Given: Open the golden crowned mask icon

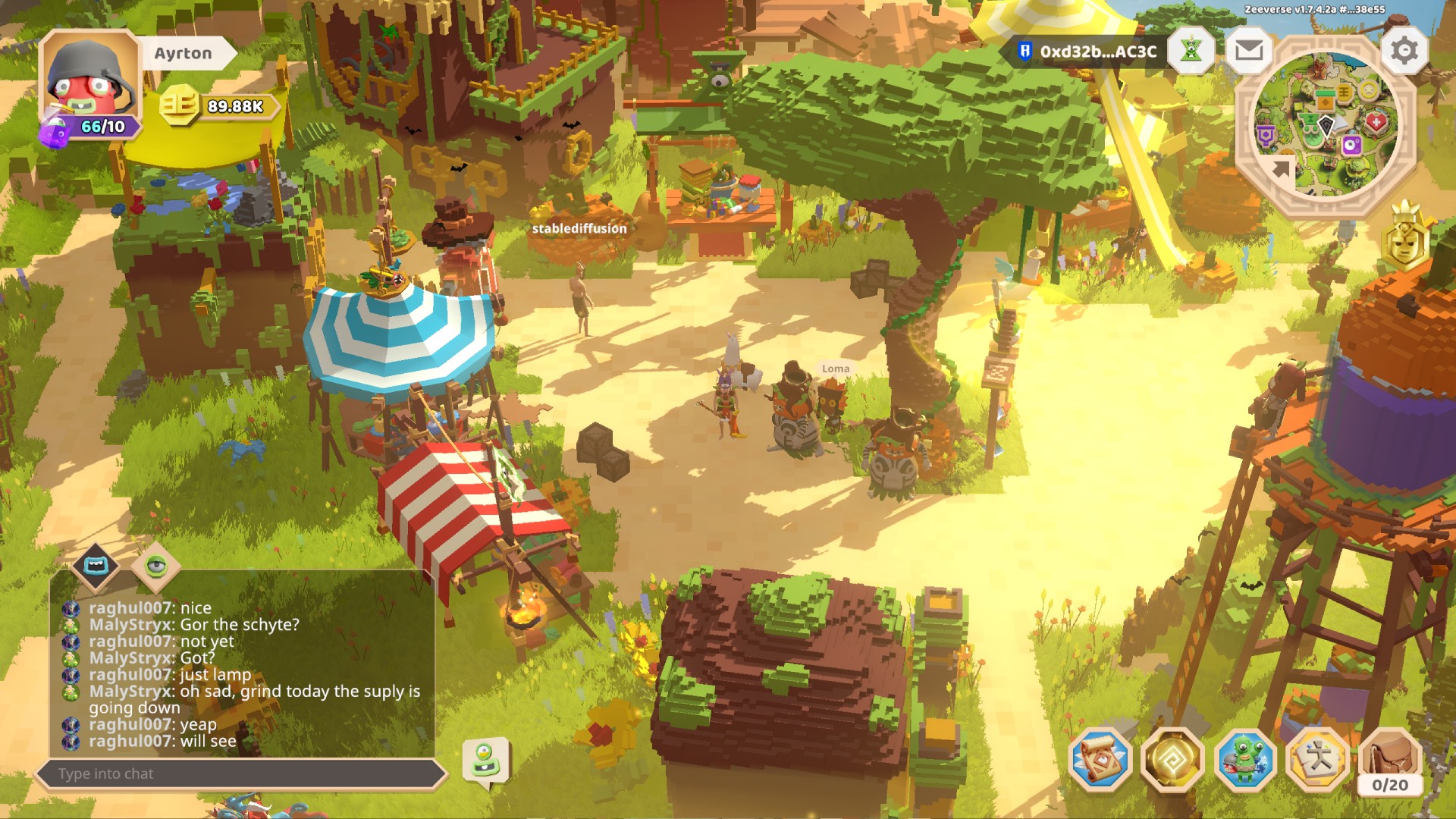Looking at the screenshot, I should [x=1405, y=240].
